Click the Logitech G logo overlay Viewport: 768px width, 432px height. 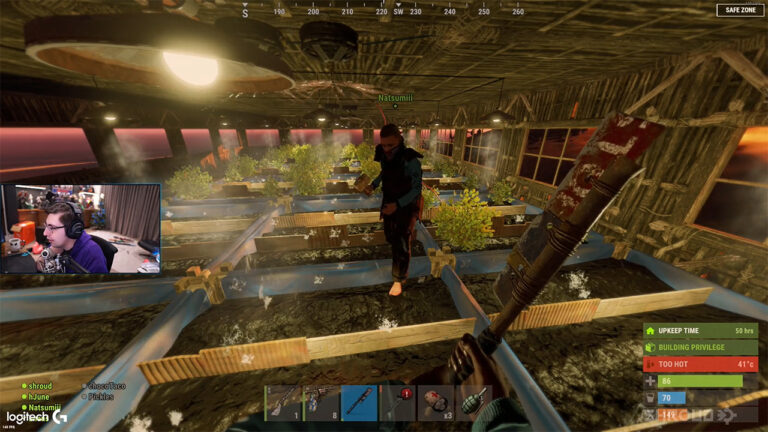click(x=30, y=418)
